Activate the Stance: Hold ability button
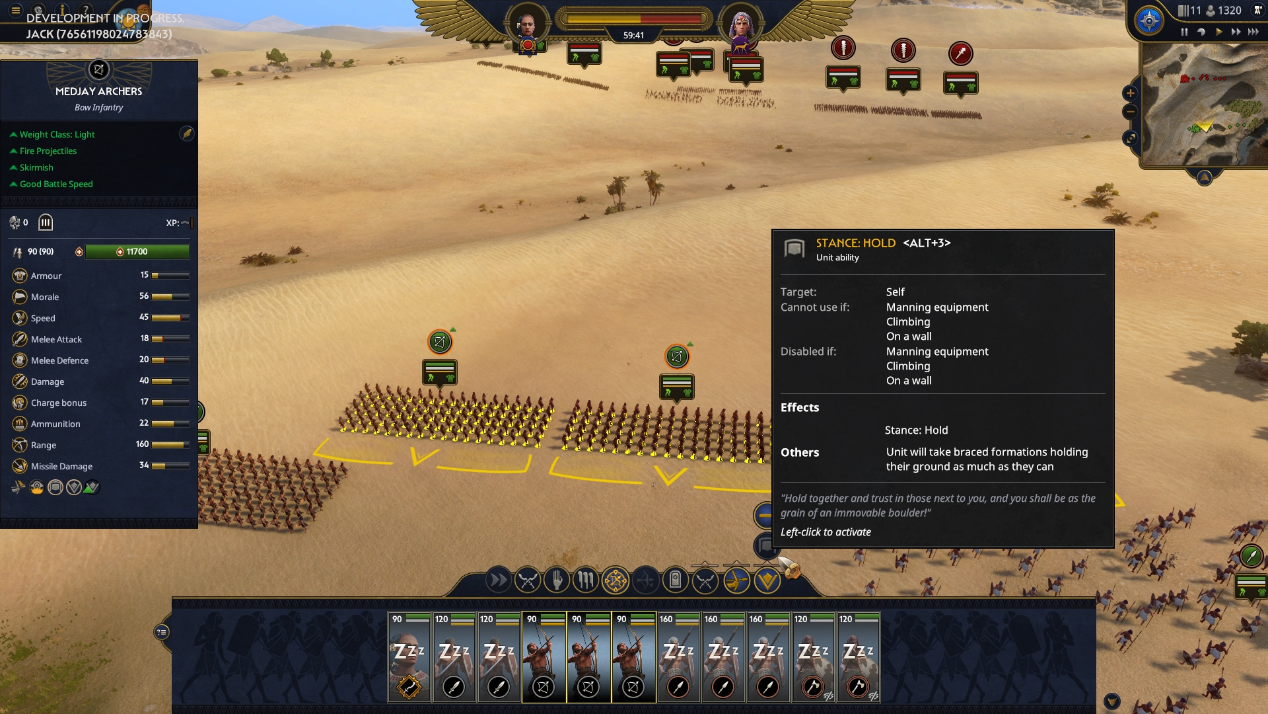The width and height of the screenshot is (1268, 714). click(x=765, y=546)
